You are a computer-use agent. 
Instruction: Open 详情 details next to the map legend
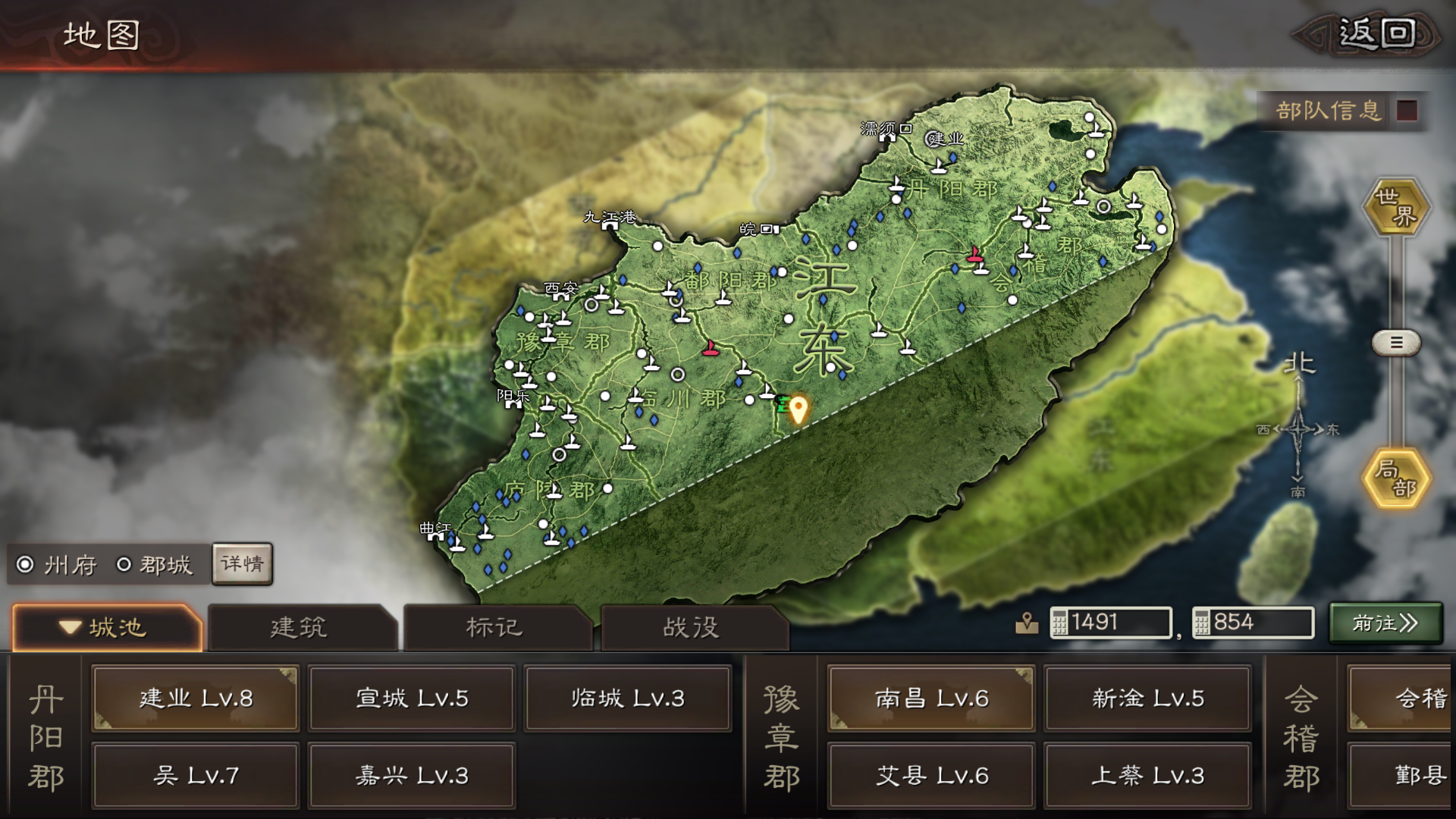point(242,564)
